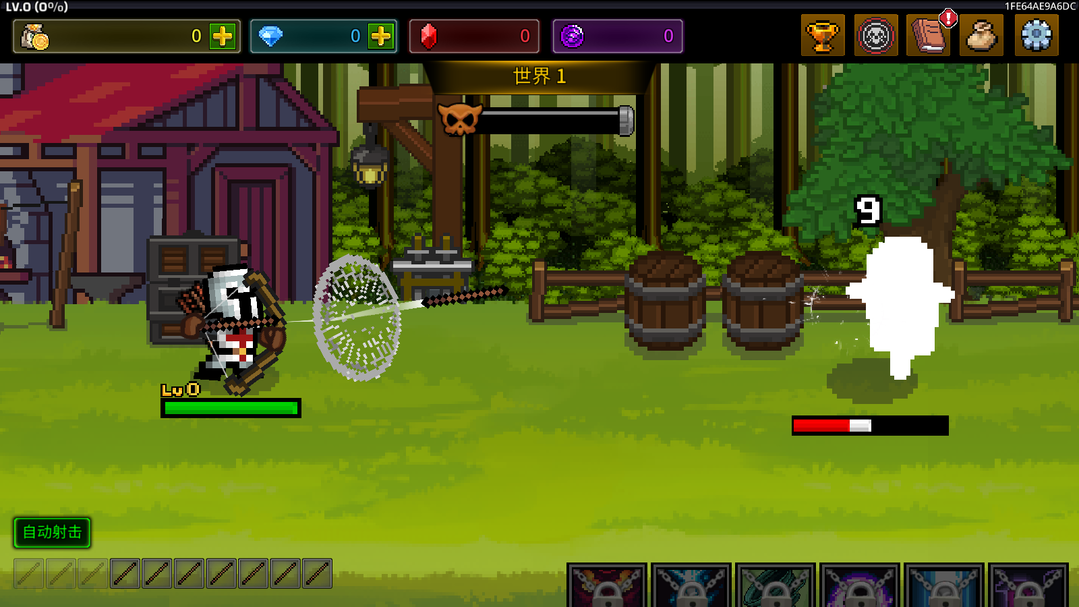
Task: Open the golden trophy achievements menu
Action: pos(822,37)
